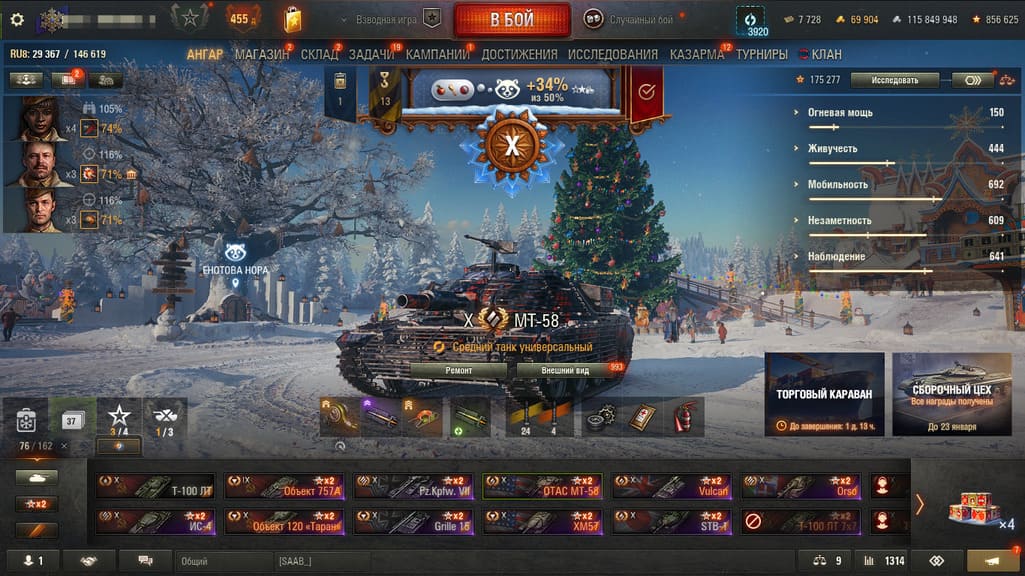Open the settings gear icon
Screen dimensions: 1025x576
coord(16,19)
